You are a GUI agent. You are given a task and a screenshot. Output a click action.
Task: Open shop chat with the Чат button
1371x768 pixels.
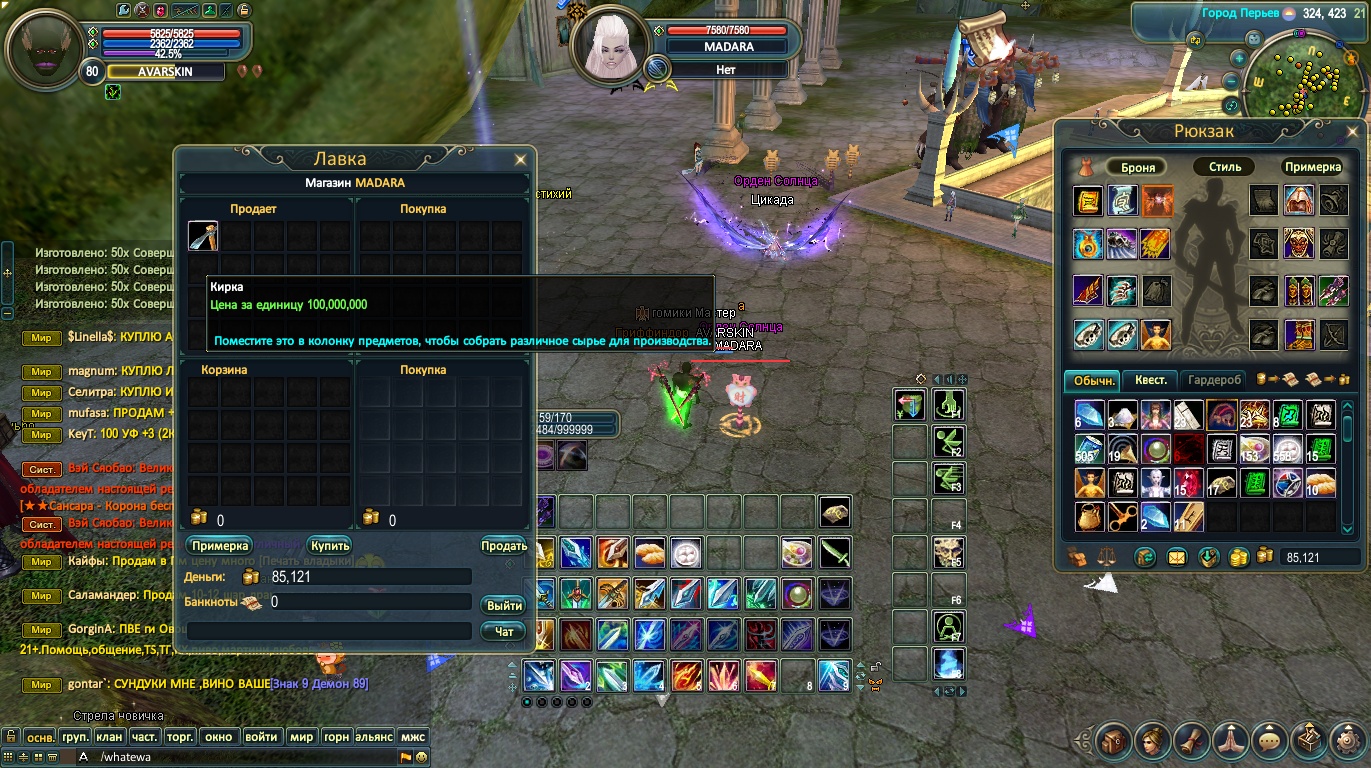504,631
